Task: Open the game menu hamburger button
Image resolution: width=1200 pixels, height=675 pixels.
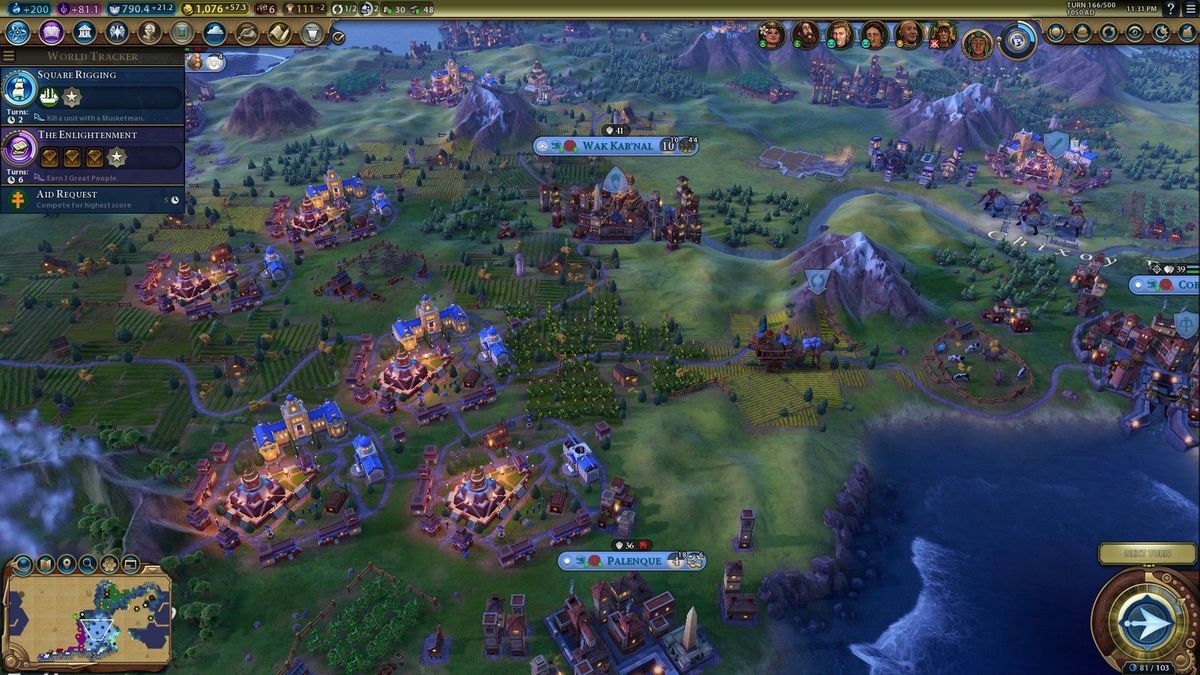Action: click(1189, 9)
